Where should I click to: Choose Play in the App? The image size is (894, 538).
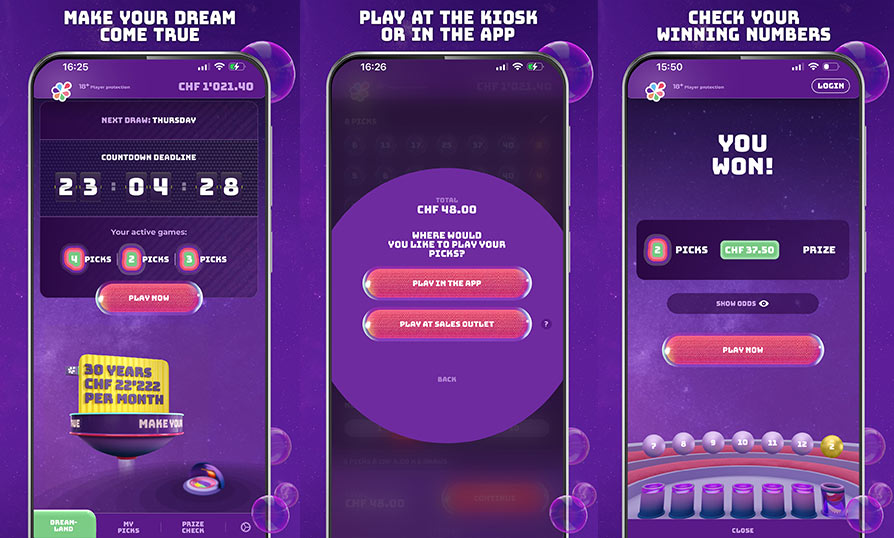coord(446,283)
